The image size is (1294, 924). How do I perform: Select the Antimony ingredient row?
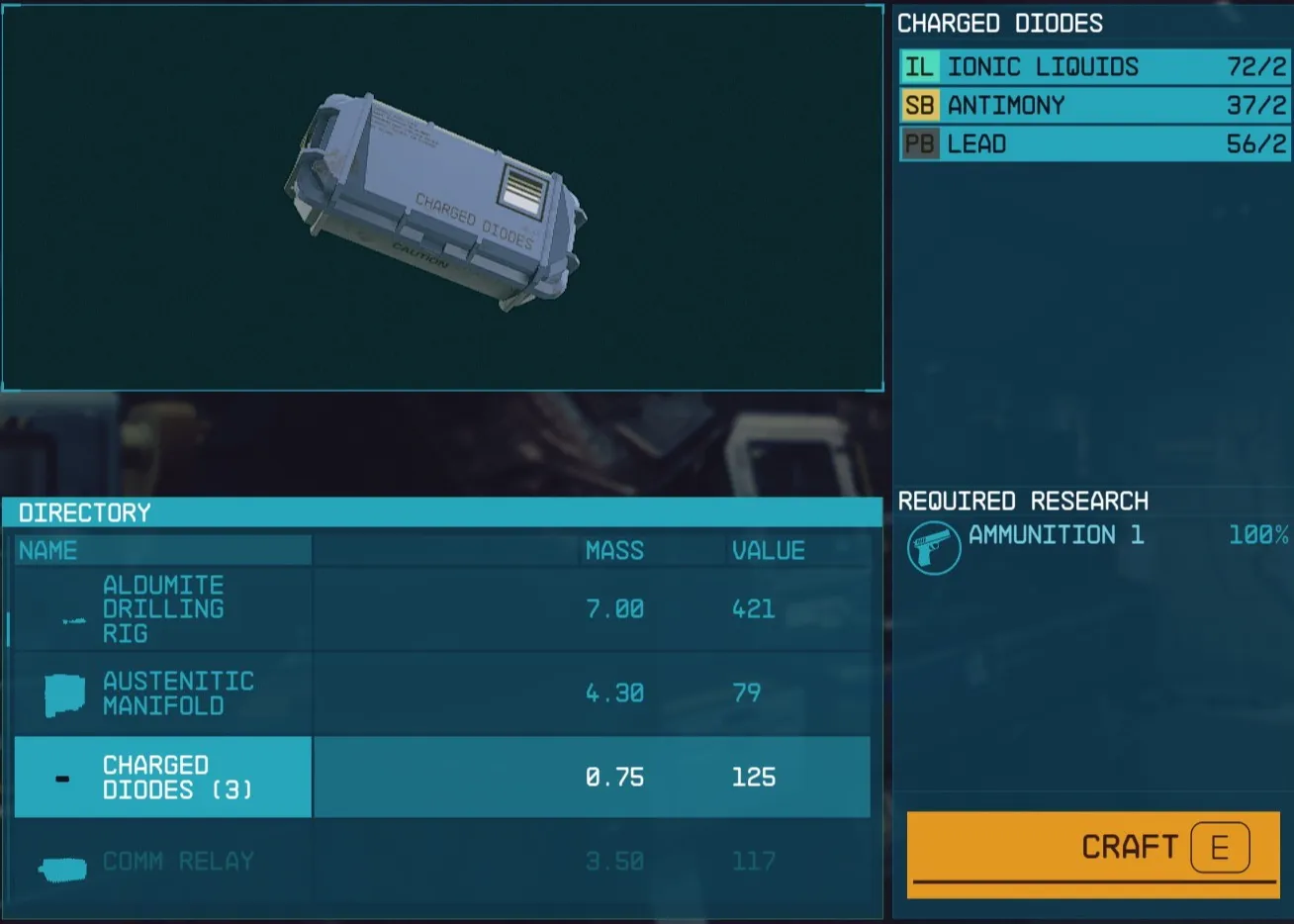point(1092,106)
